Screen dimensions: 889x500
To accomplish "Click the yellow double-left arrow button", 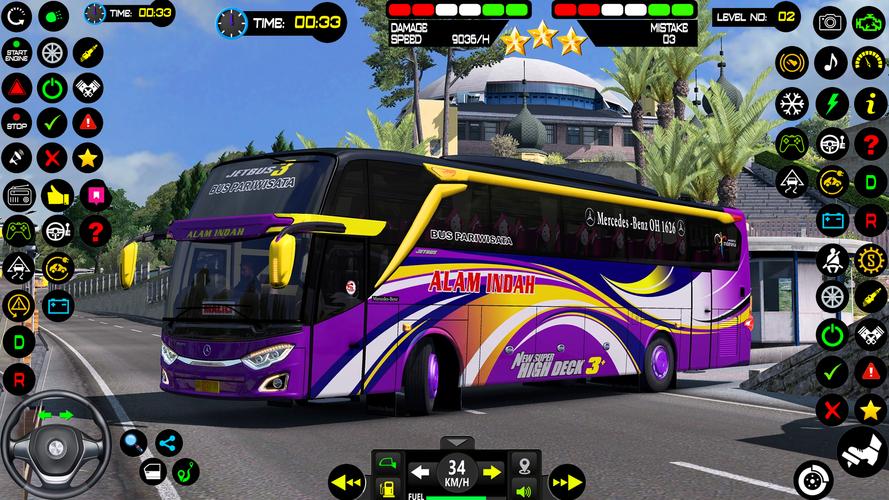I will pyautogui.click(x=345, y=481).
